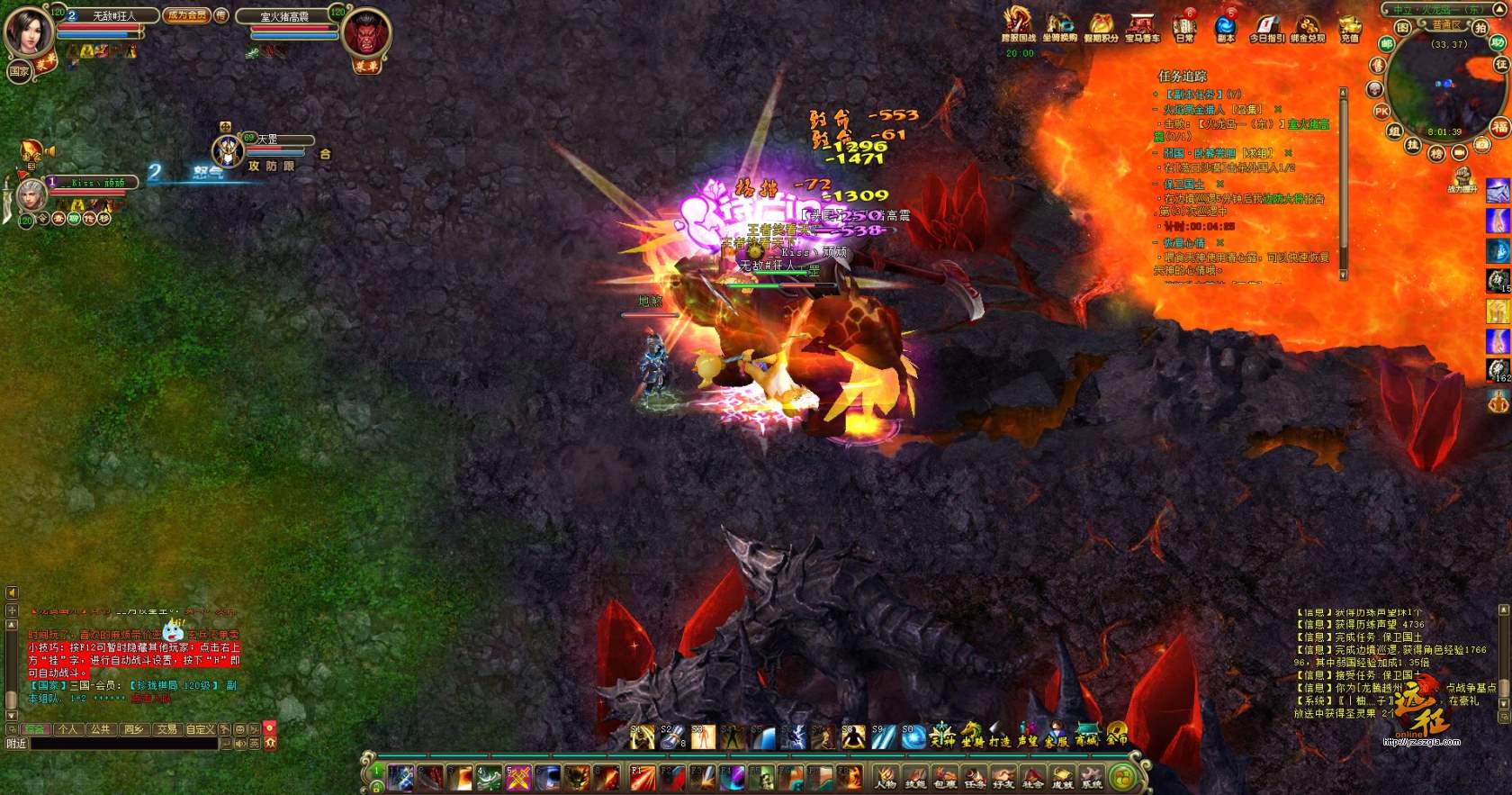Open the 技能 skills menu
1512x795 pixels.
(x=915, y=776)
